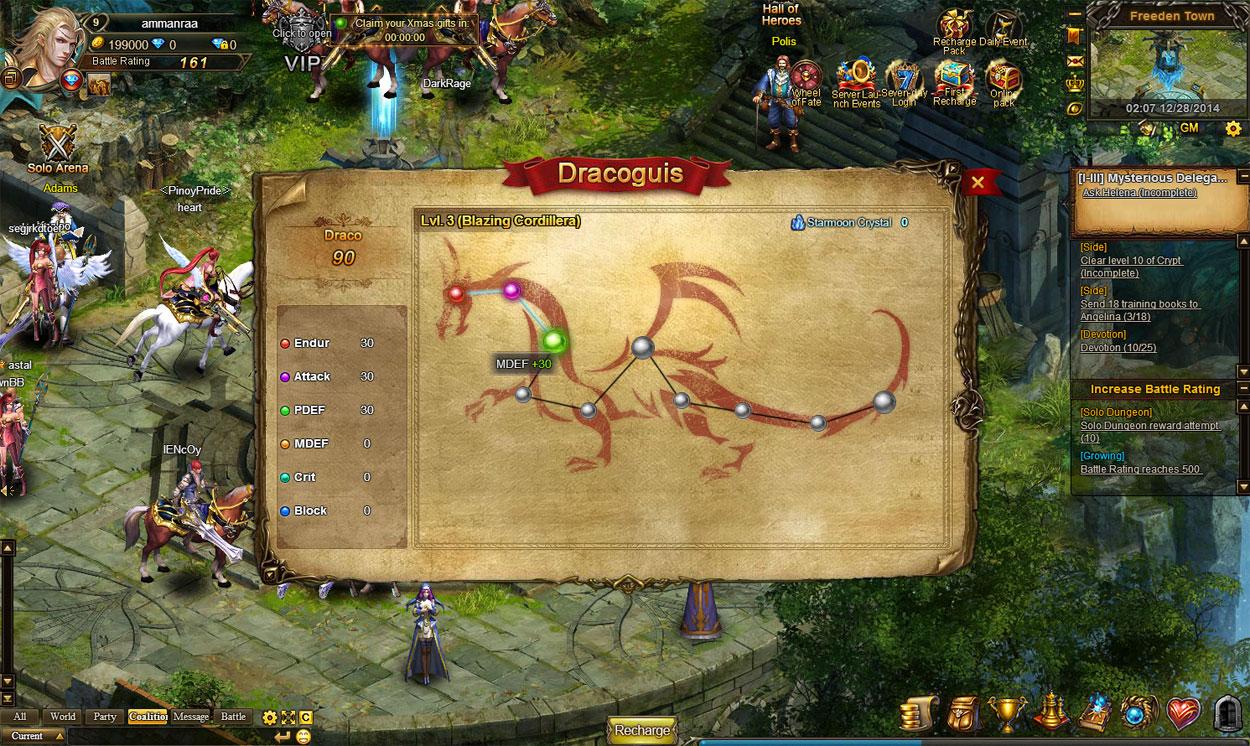The height and width of the screenshot is (746, 1250).
Task: Open the mail envelope icon
Action: tap(1076, 61)
